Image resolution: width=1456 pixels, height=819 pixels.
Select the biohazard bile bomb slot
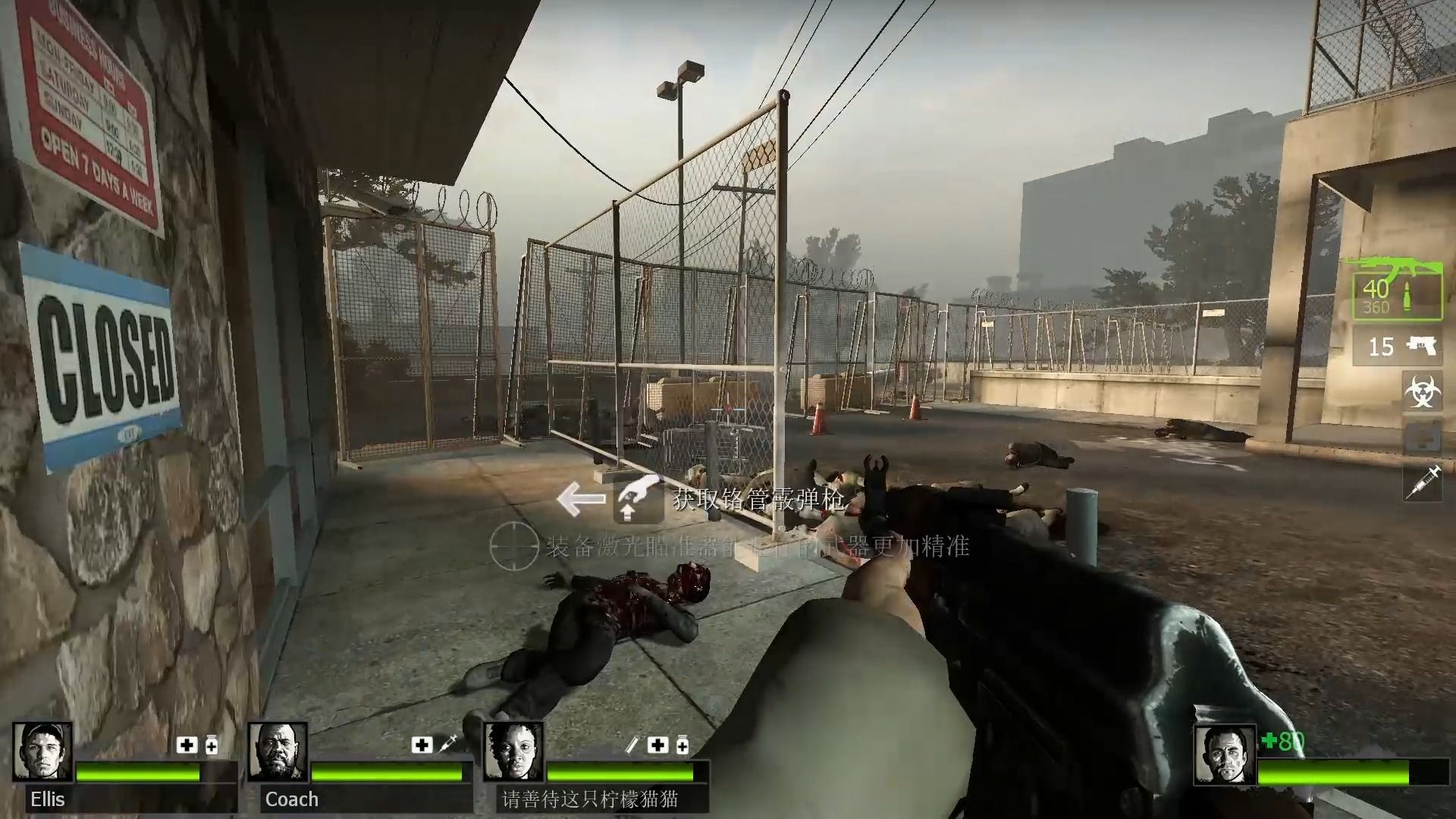(1422, 391)
